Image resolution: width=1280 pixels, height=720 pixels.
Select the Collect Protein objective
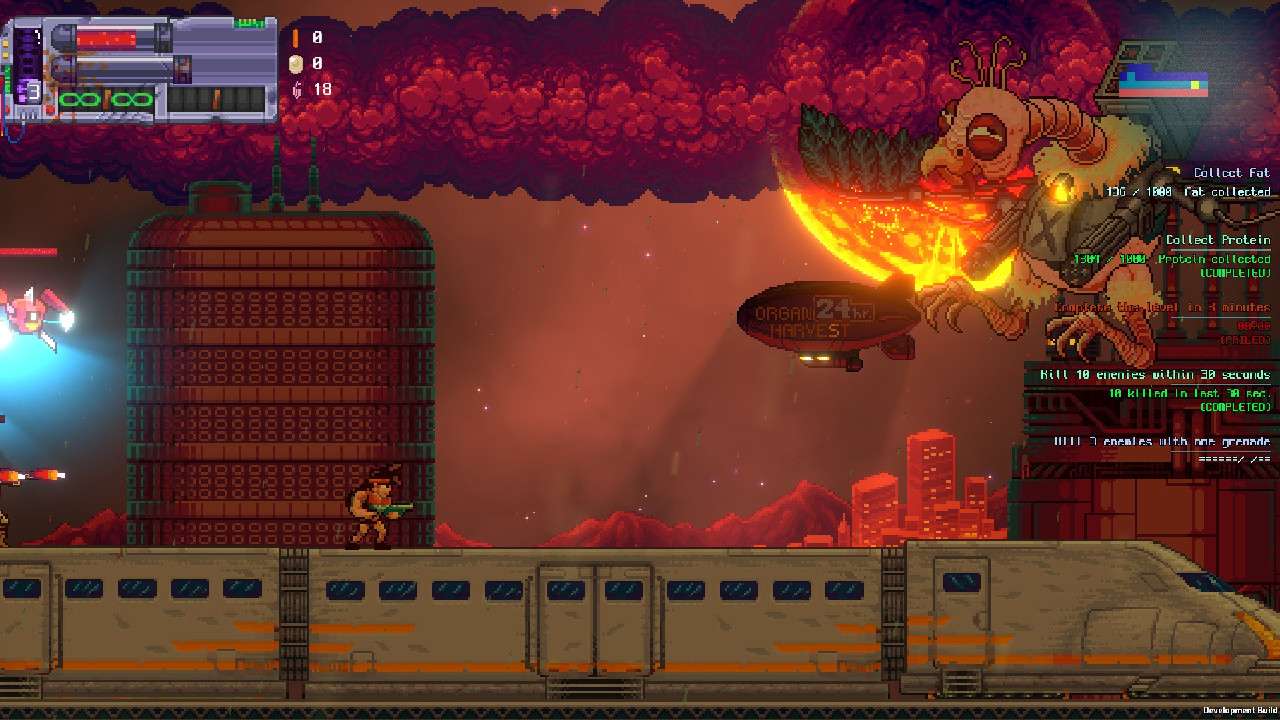(1217, 240)
